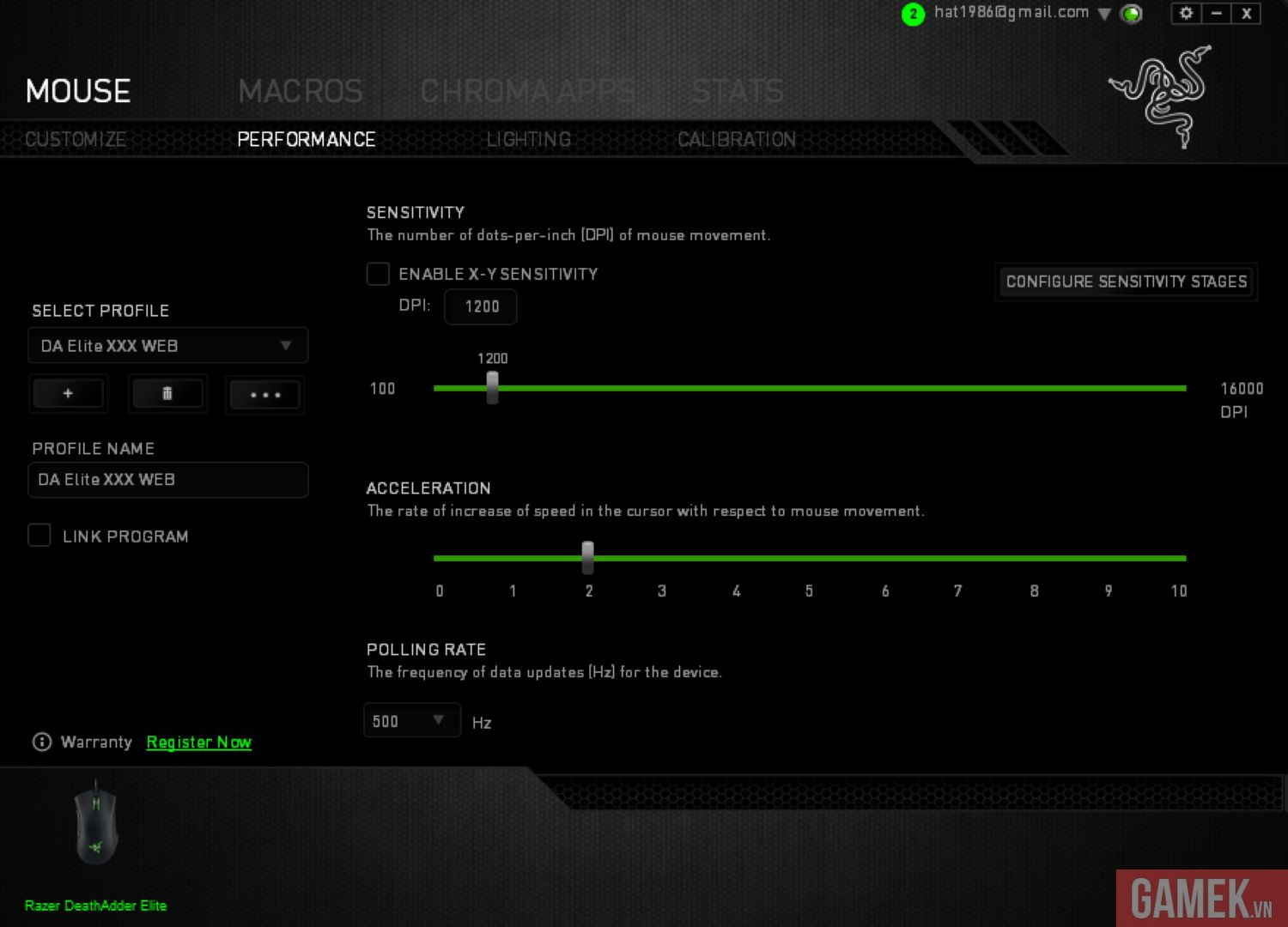Image resolution: width=1288 pixels, height=927 pixels.
Task: Open the Select Profile dropdown
Action: [167, 346]
